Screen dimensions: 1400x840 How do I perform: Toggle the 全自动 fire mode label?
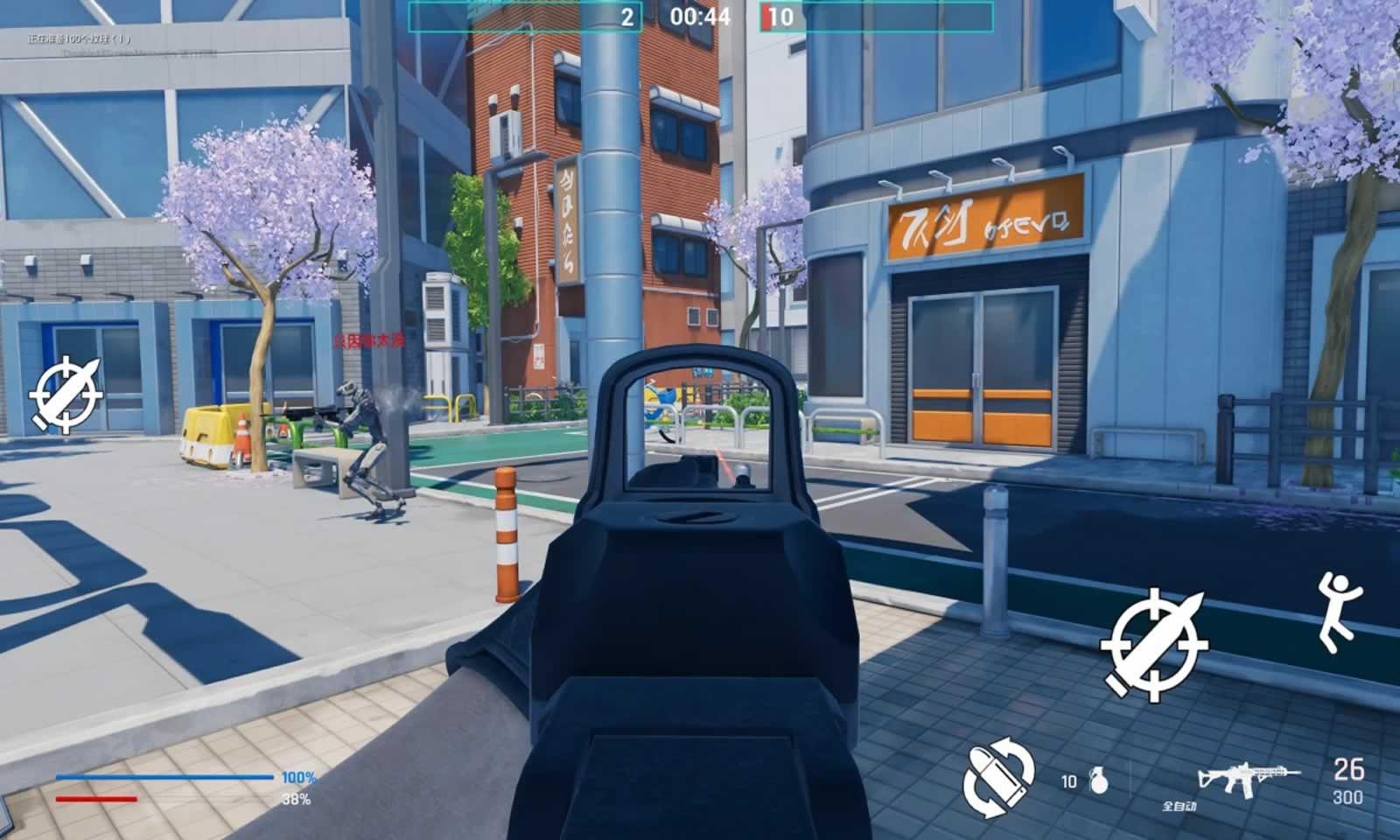(x=1179, y=806)
